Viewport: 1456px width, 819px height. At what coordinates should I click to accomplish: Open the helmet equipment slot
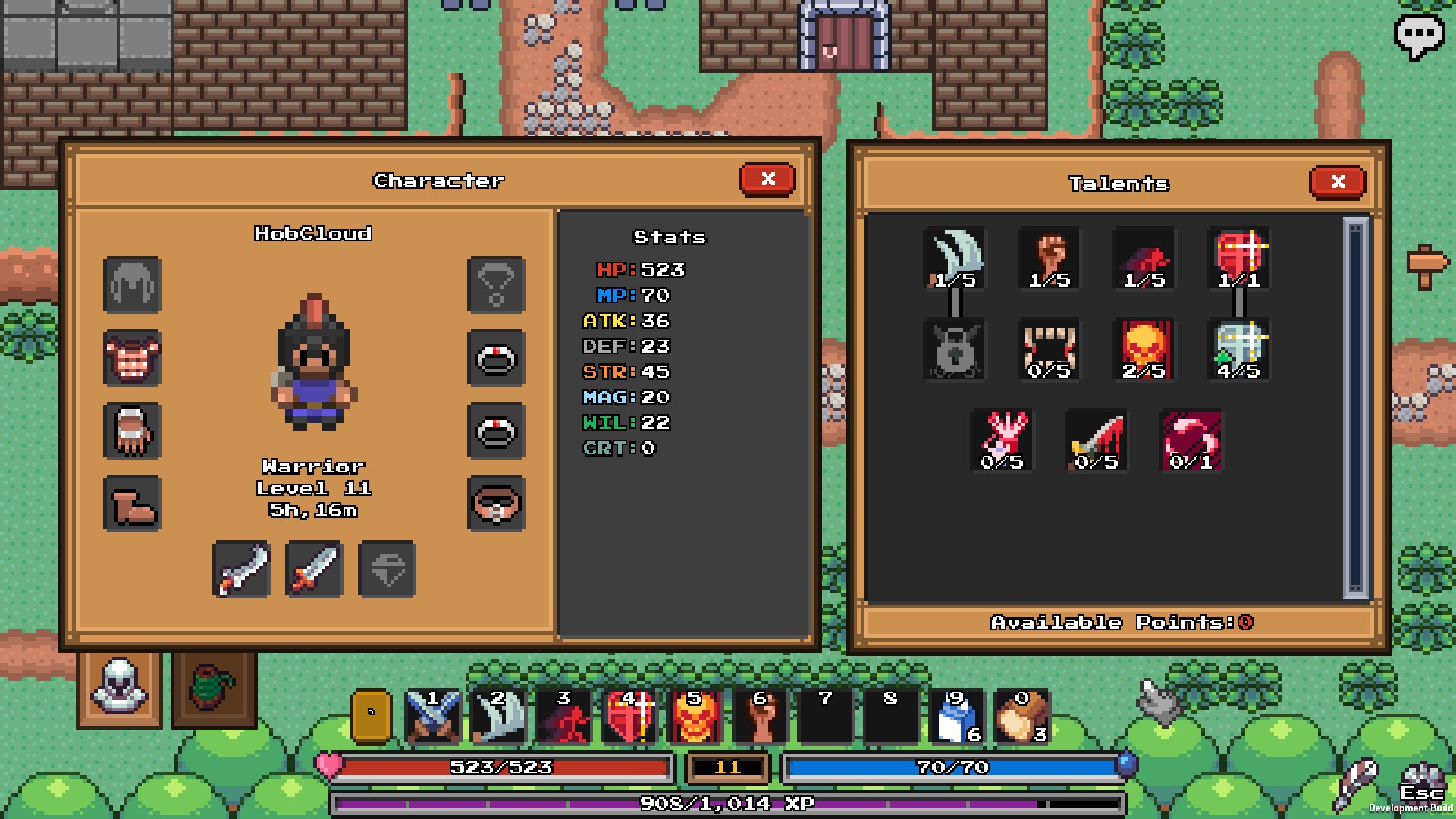pyautogui.click(x=132, y=287)
